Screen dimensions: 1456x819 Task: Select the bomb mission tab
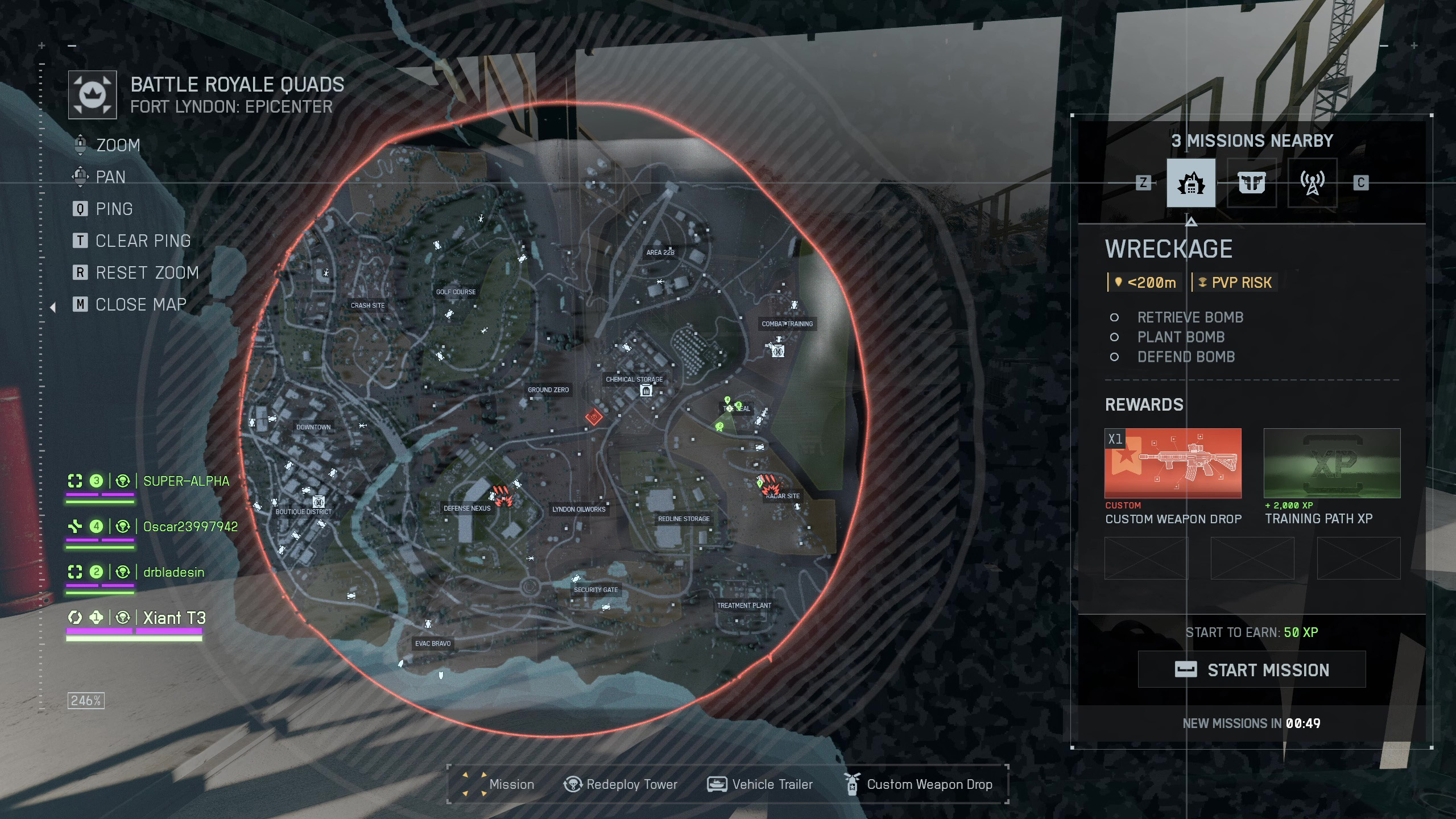pos(1191,183)
